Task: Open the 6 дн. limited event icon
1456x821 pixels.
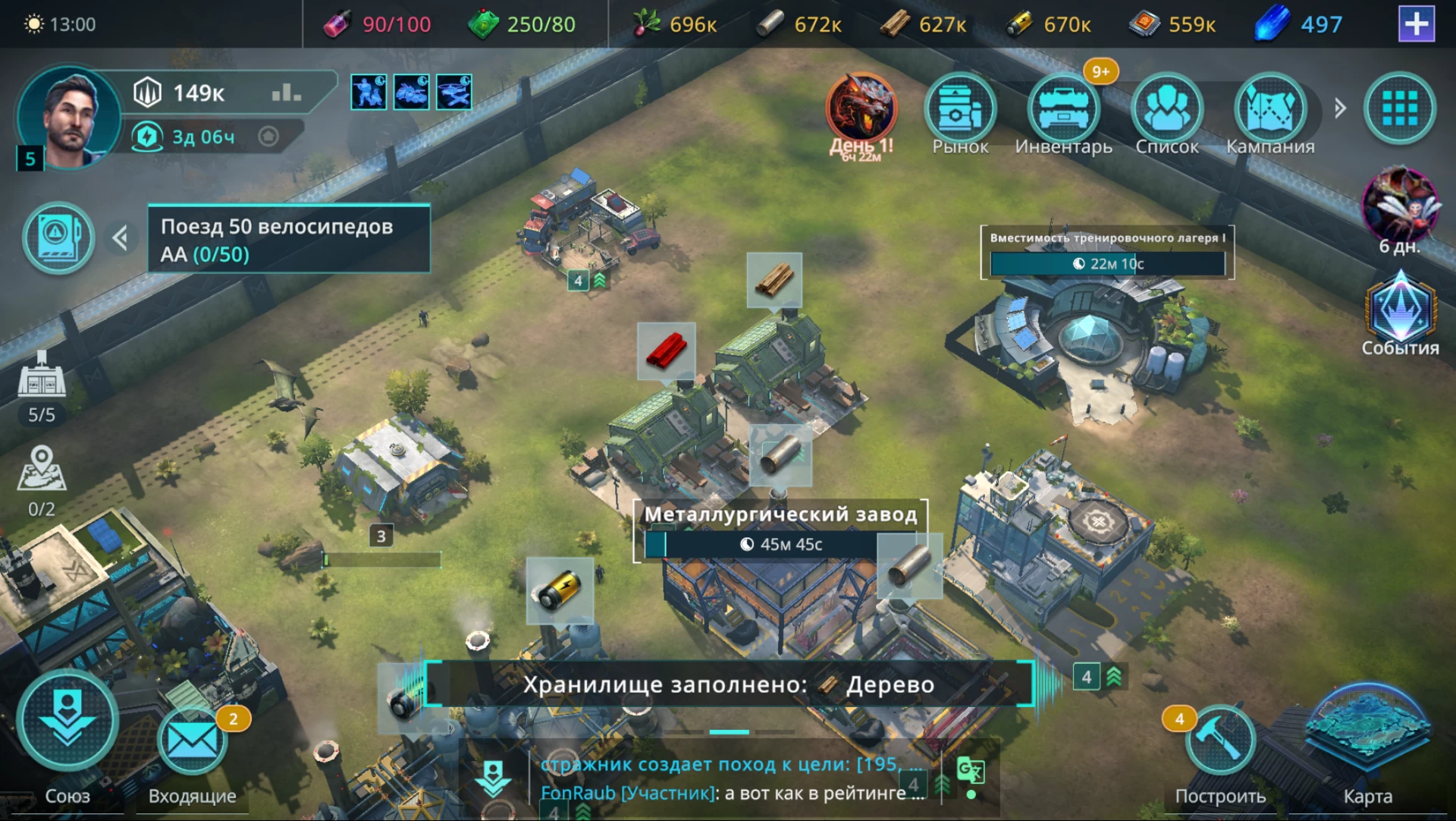Action: (x=1400, y=206)
